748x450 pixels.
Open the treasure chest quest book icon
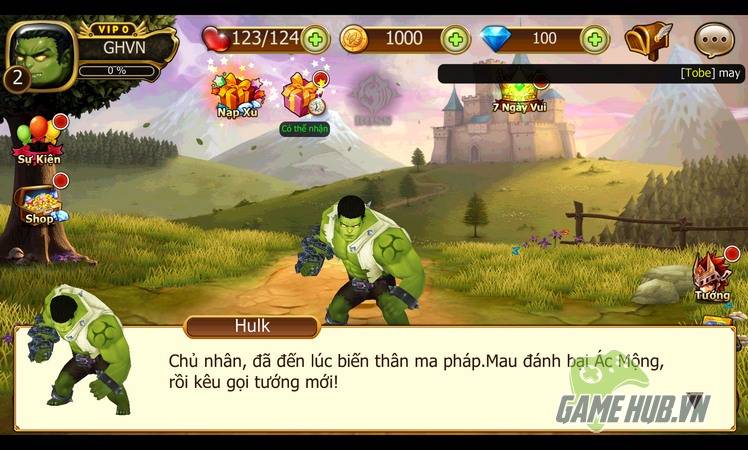(648, 41)
